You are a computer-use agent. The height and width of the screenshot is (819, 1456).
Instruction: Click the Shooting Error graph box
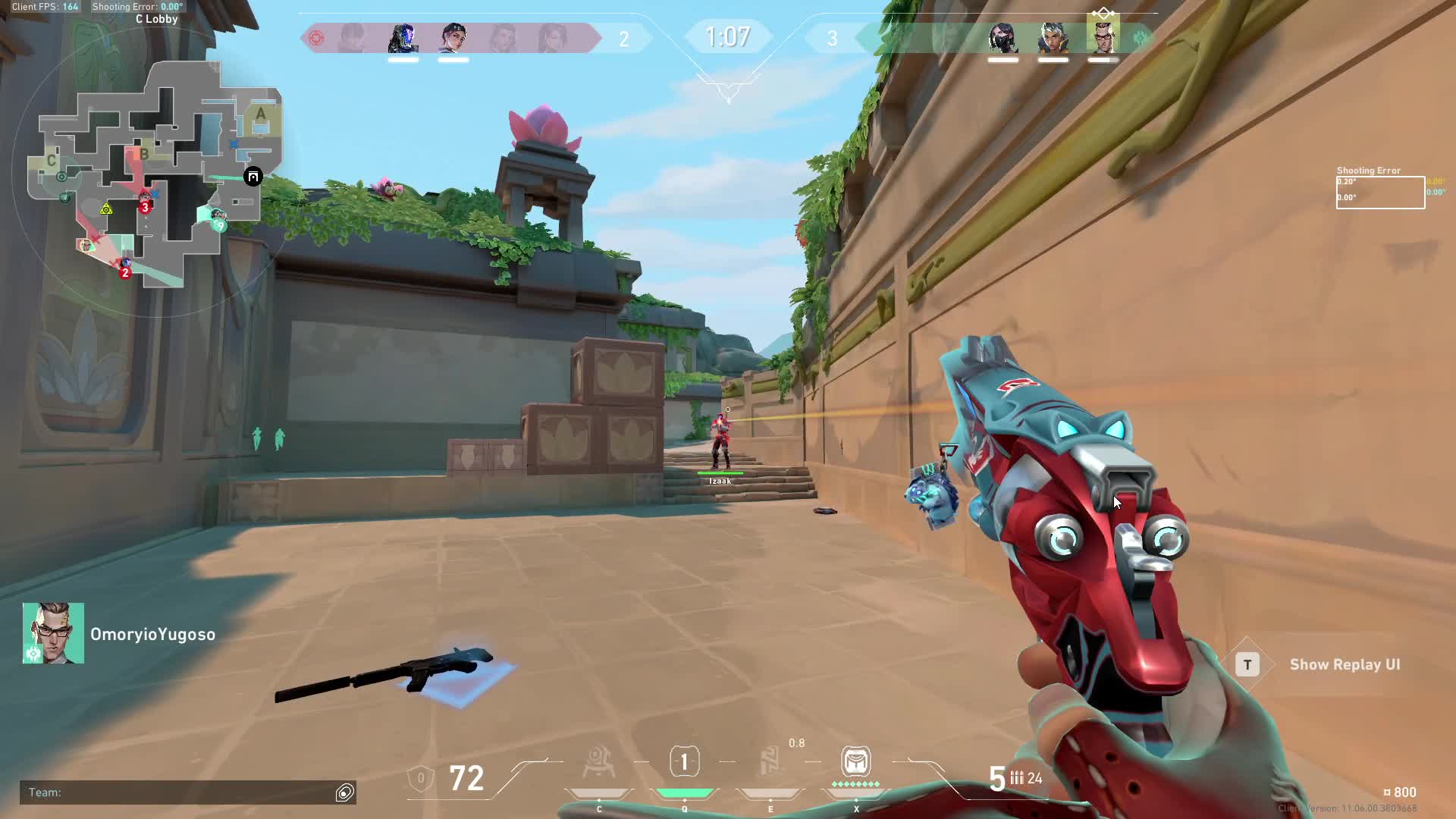pos(1380,193)
